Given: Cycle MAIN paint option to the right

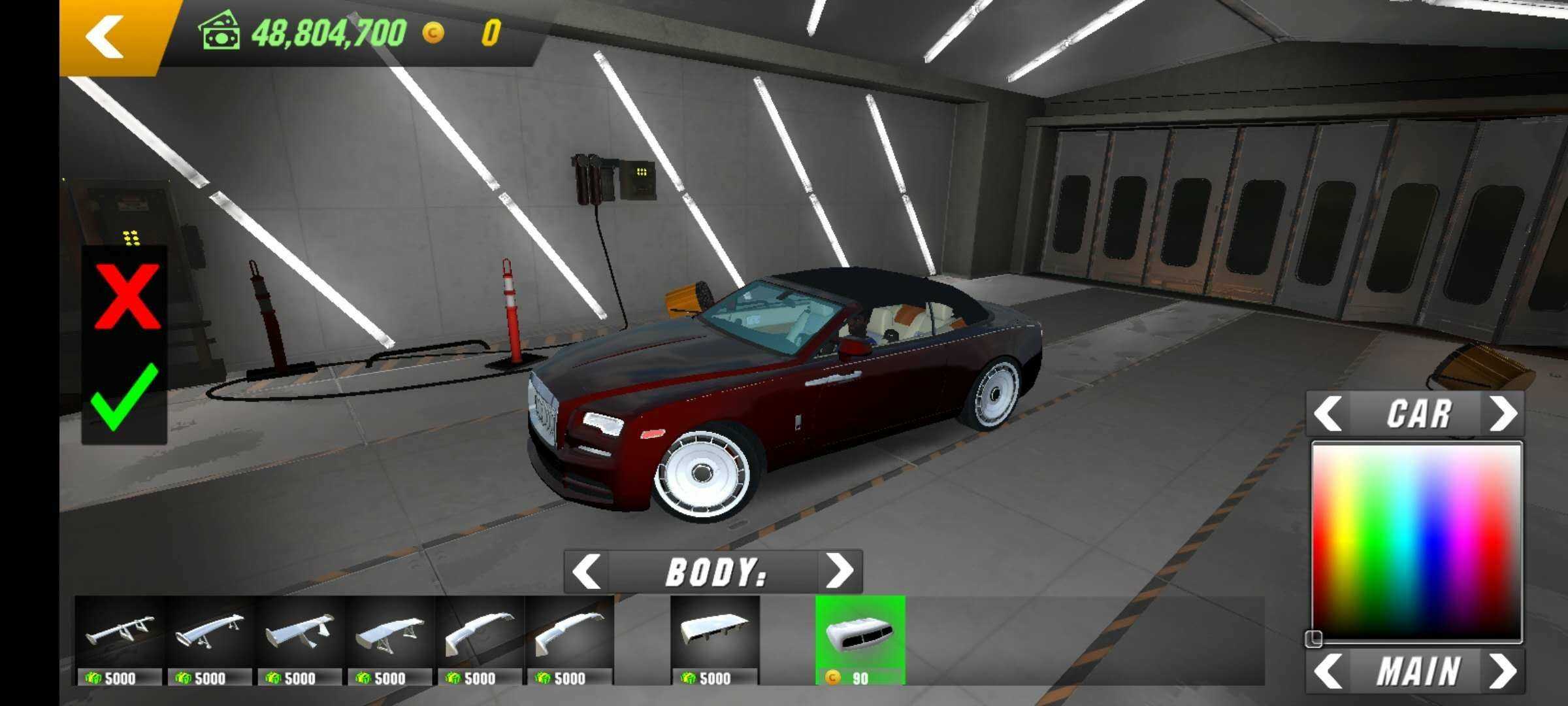Looking at the screenshot, I should point(1503,671).
